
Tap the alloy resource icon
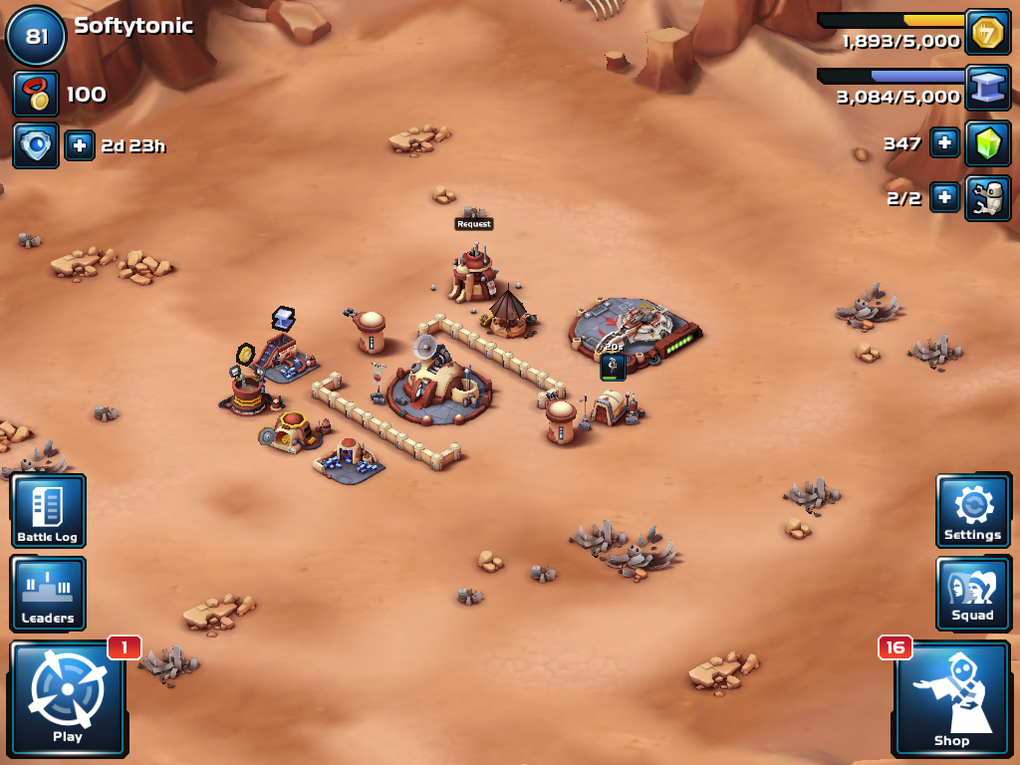[987, 88]
